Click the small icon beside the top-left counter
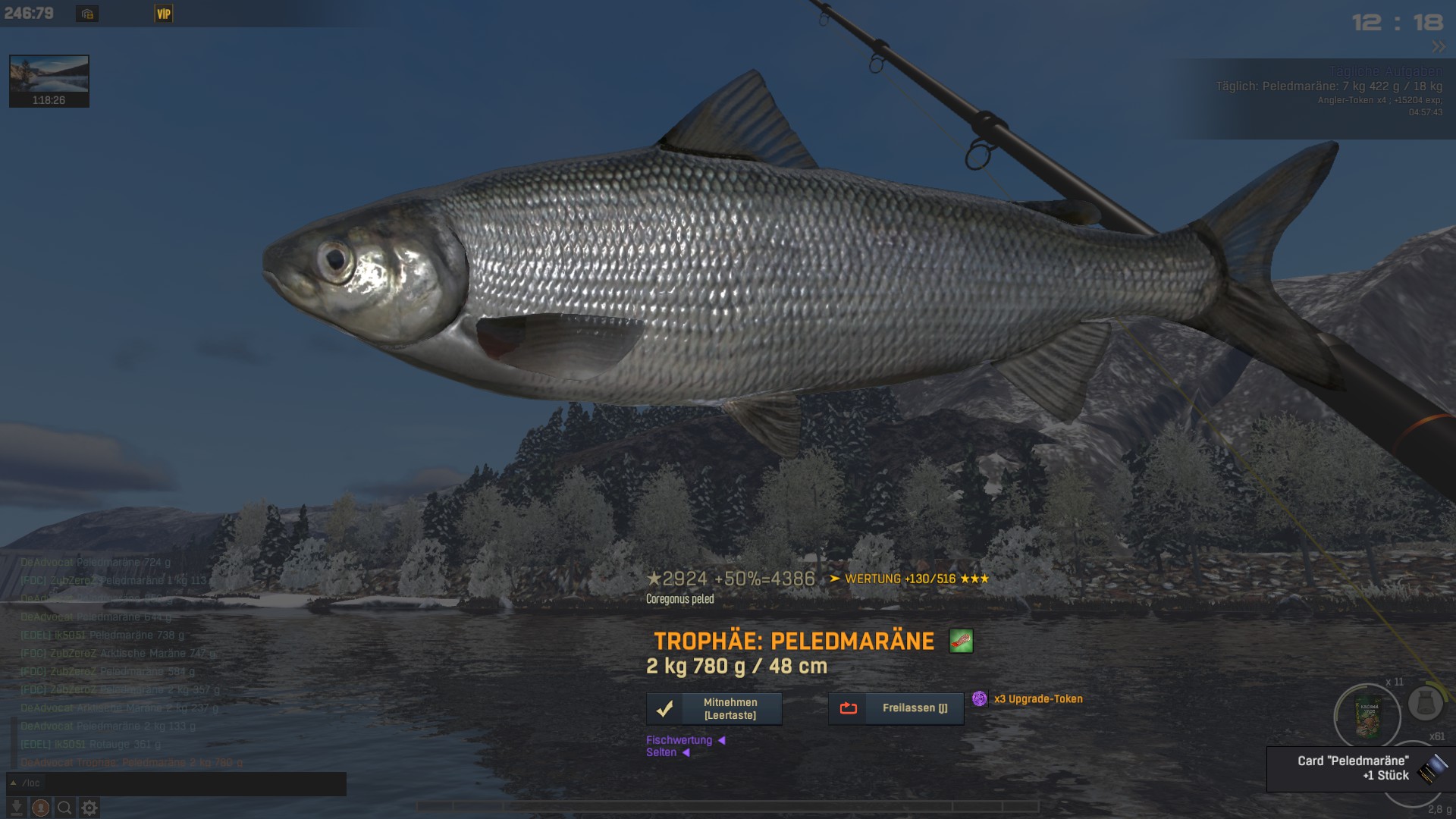The image size is (1456, 819). (87, 14)
